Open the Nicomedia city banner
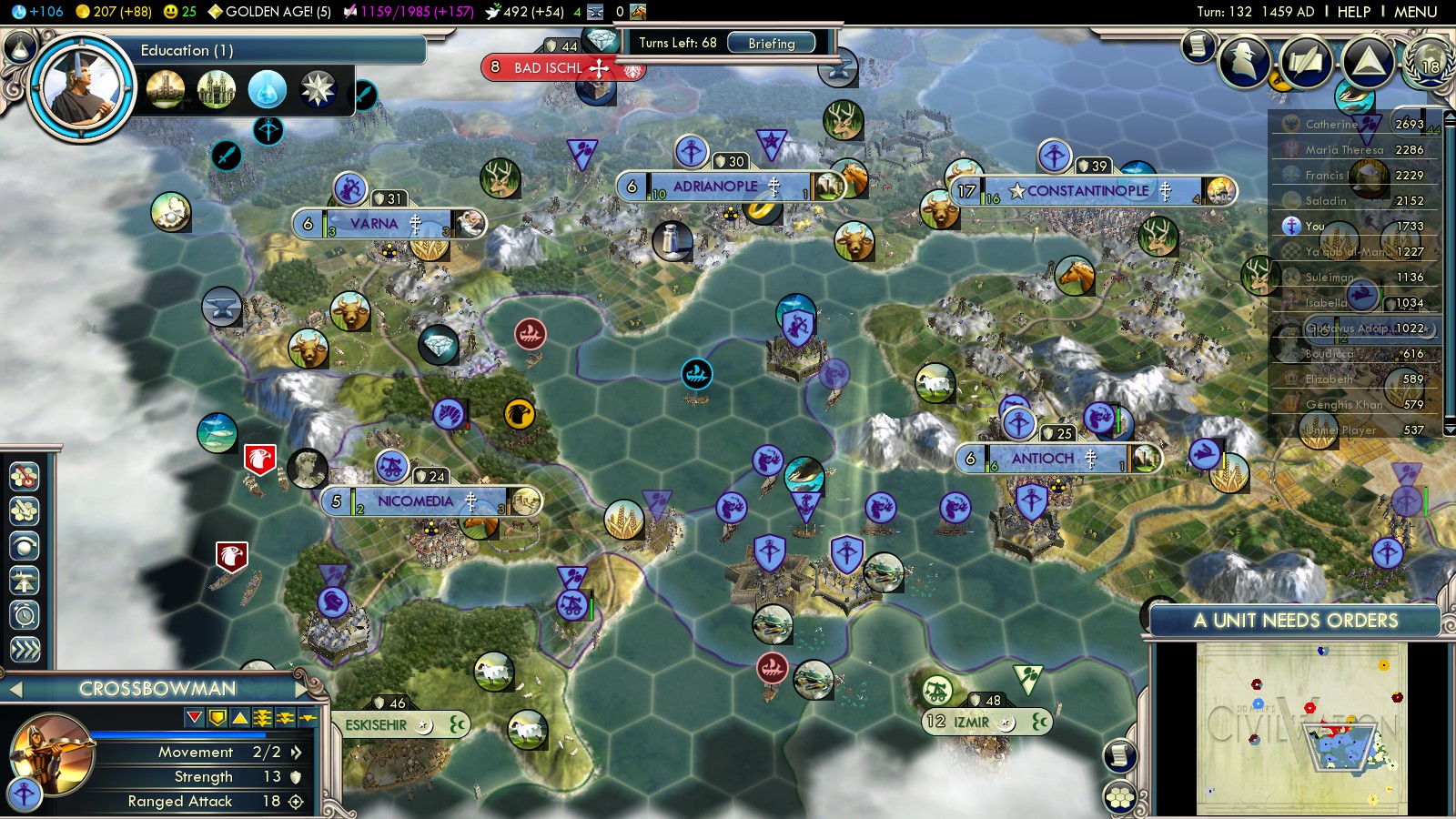The width and height of the screenshot is (1456, 819). click(x=415, y=501)
